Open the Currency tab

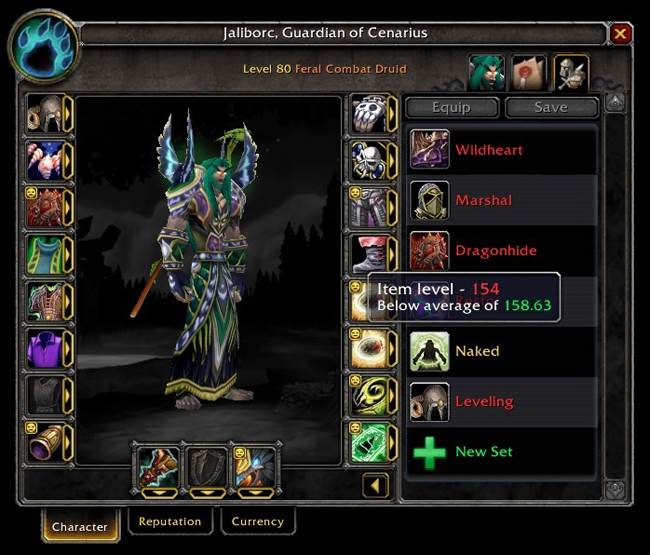pos(257,522)
